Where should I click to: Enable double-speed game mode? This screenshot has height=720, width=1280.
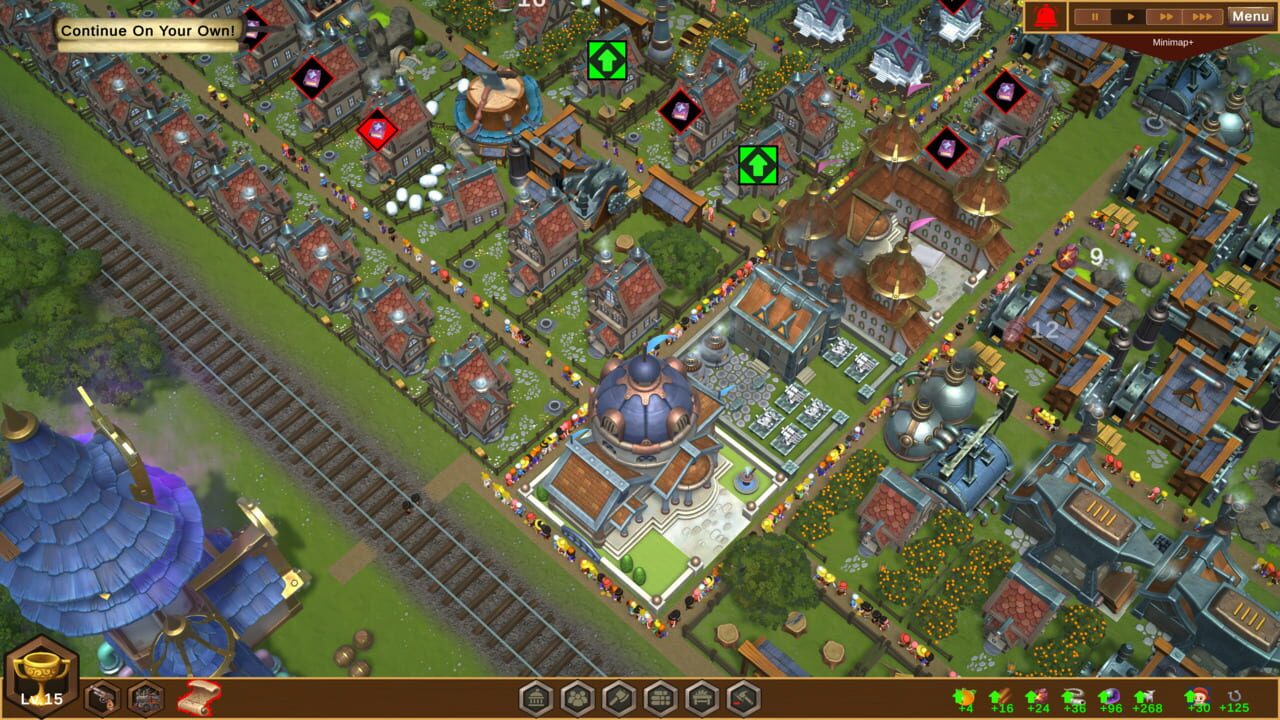pos(1165,16)
